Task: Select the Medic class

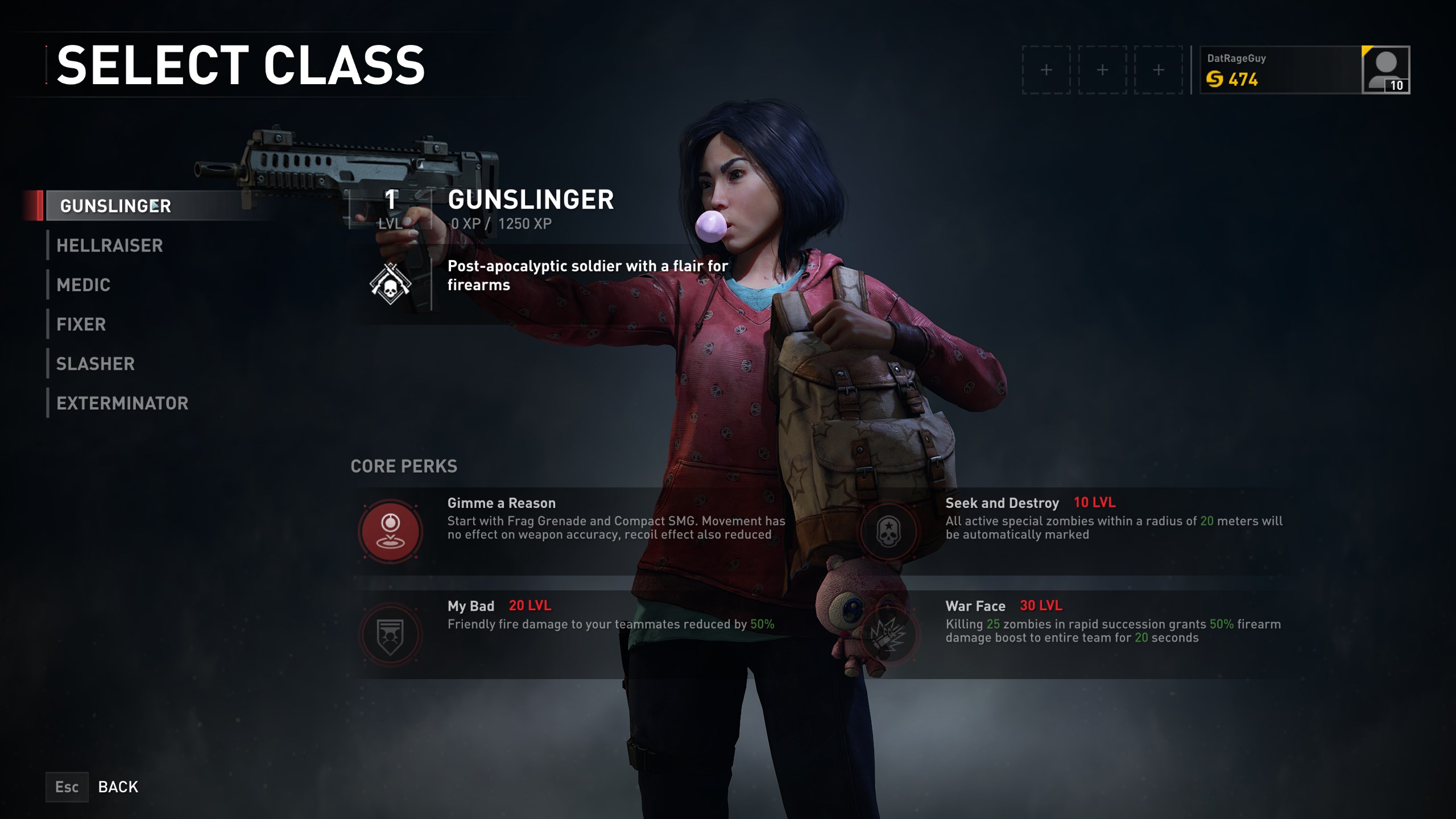Action: (83, 285)
